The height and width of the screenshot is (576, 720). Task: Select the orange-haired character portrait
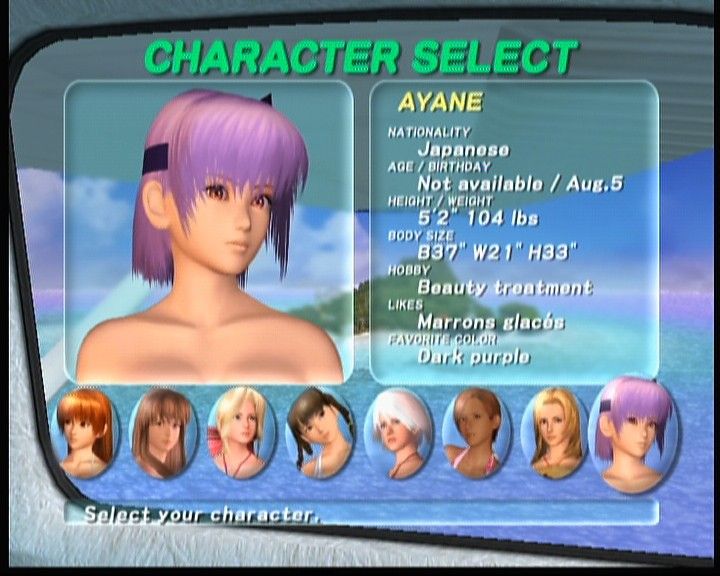point(85,433)
